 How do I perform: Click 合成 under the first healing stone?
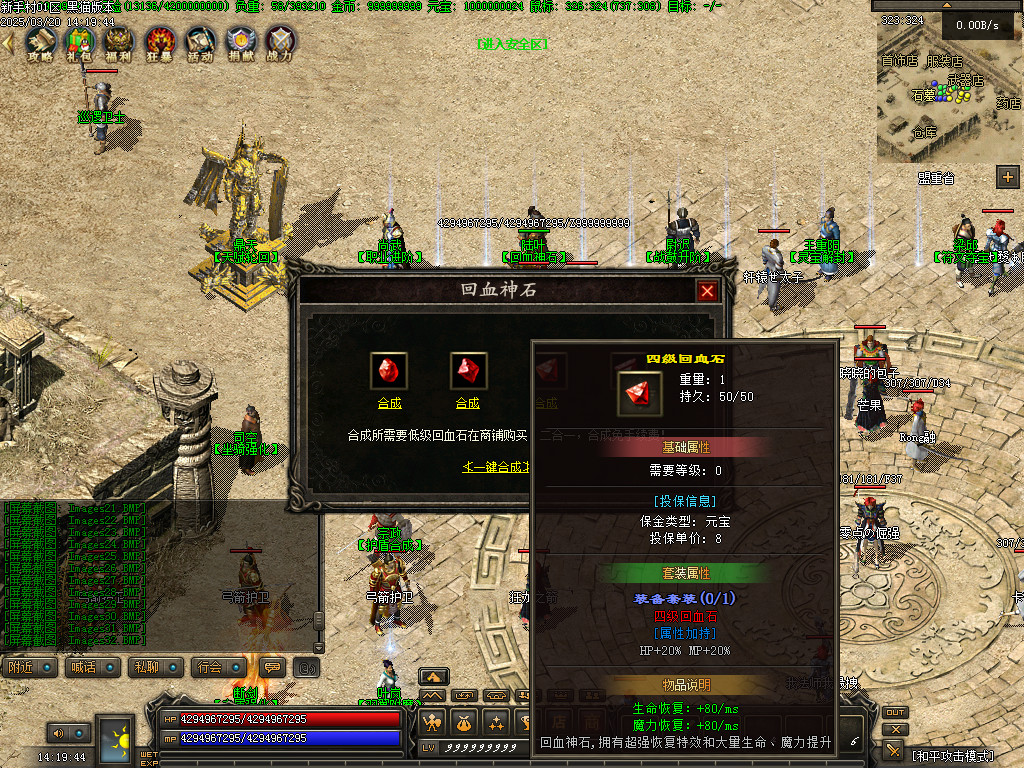tap(389, 403)
